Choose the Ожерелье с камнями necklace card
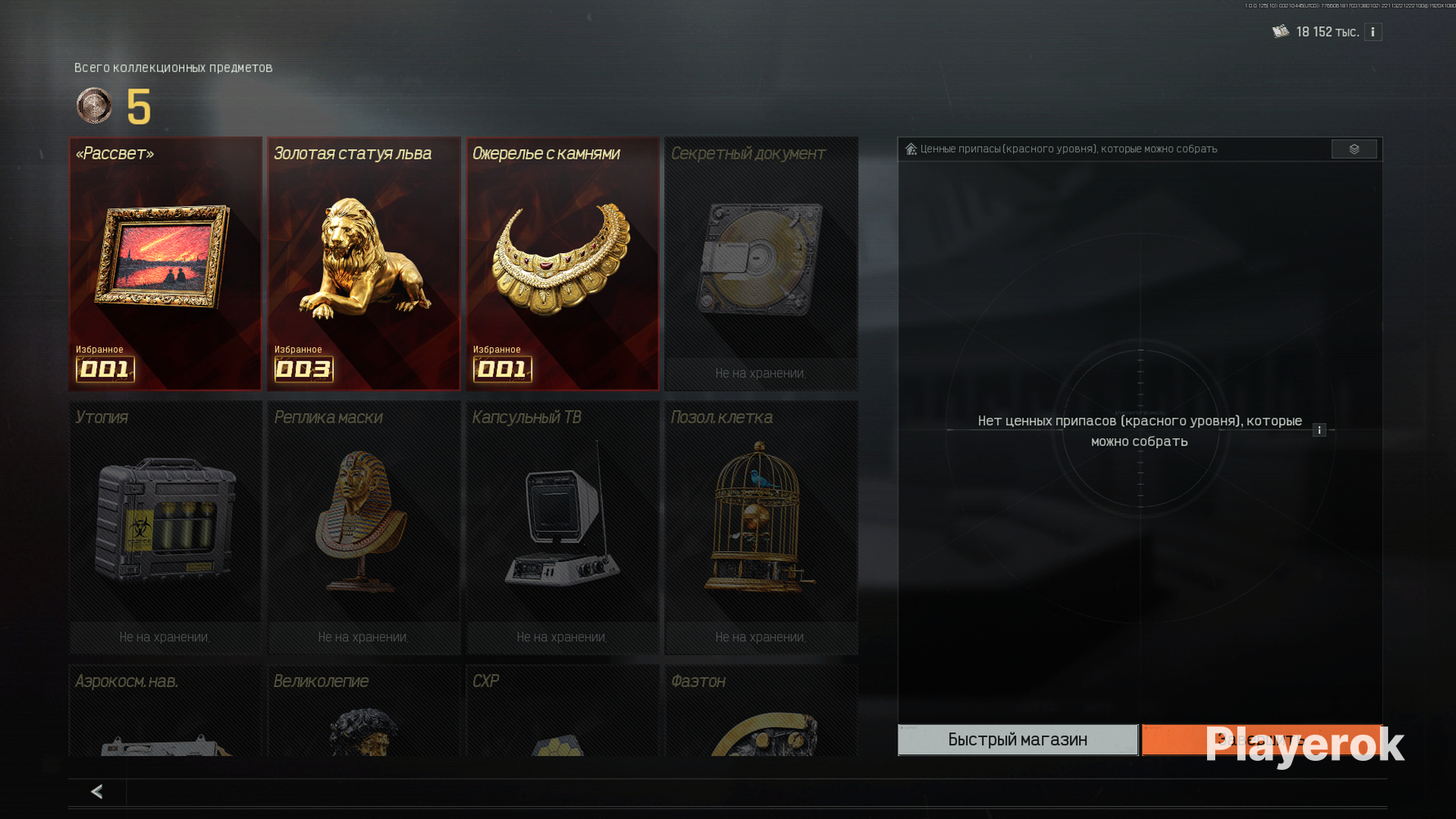The image size is (1456, 819). point(563,263)
